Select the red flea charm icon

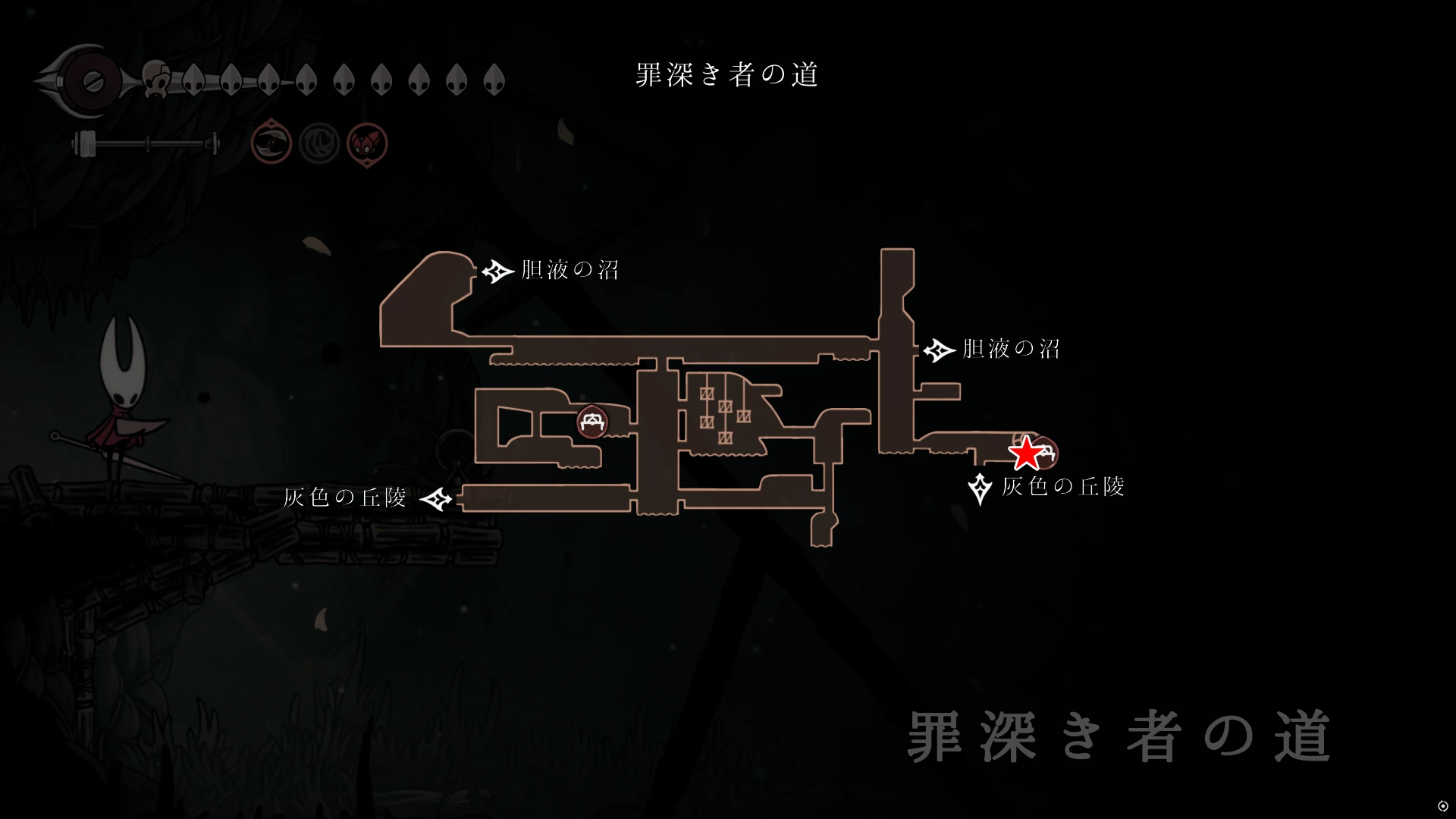pyautogui.click(x=368, y=143)
